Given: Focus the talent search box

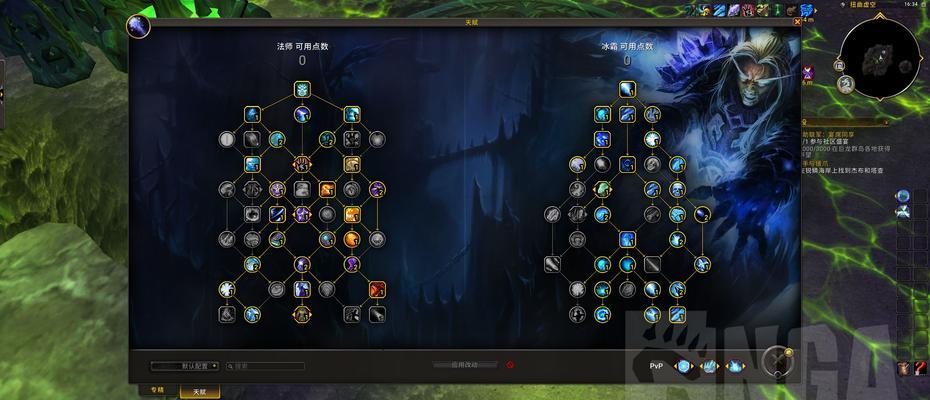Looking at the screenshot, I should click(268, 366).
